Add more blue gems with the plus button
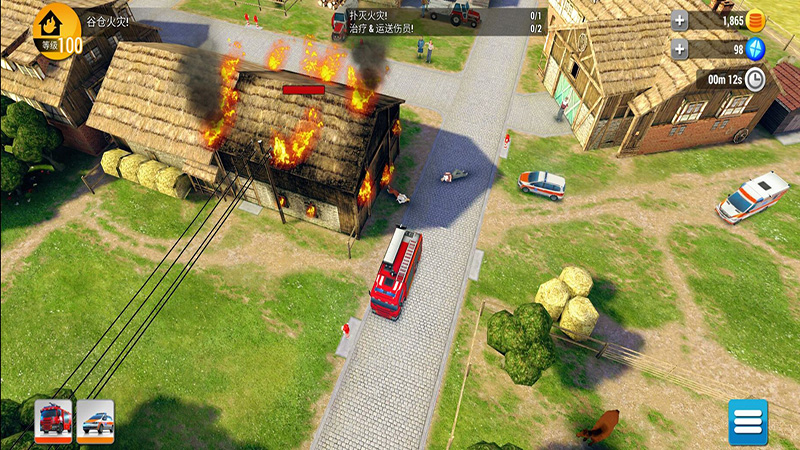Viewport: 800px width, 450px height. [x=680, y=49]
